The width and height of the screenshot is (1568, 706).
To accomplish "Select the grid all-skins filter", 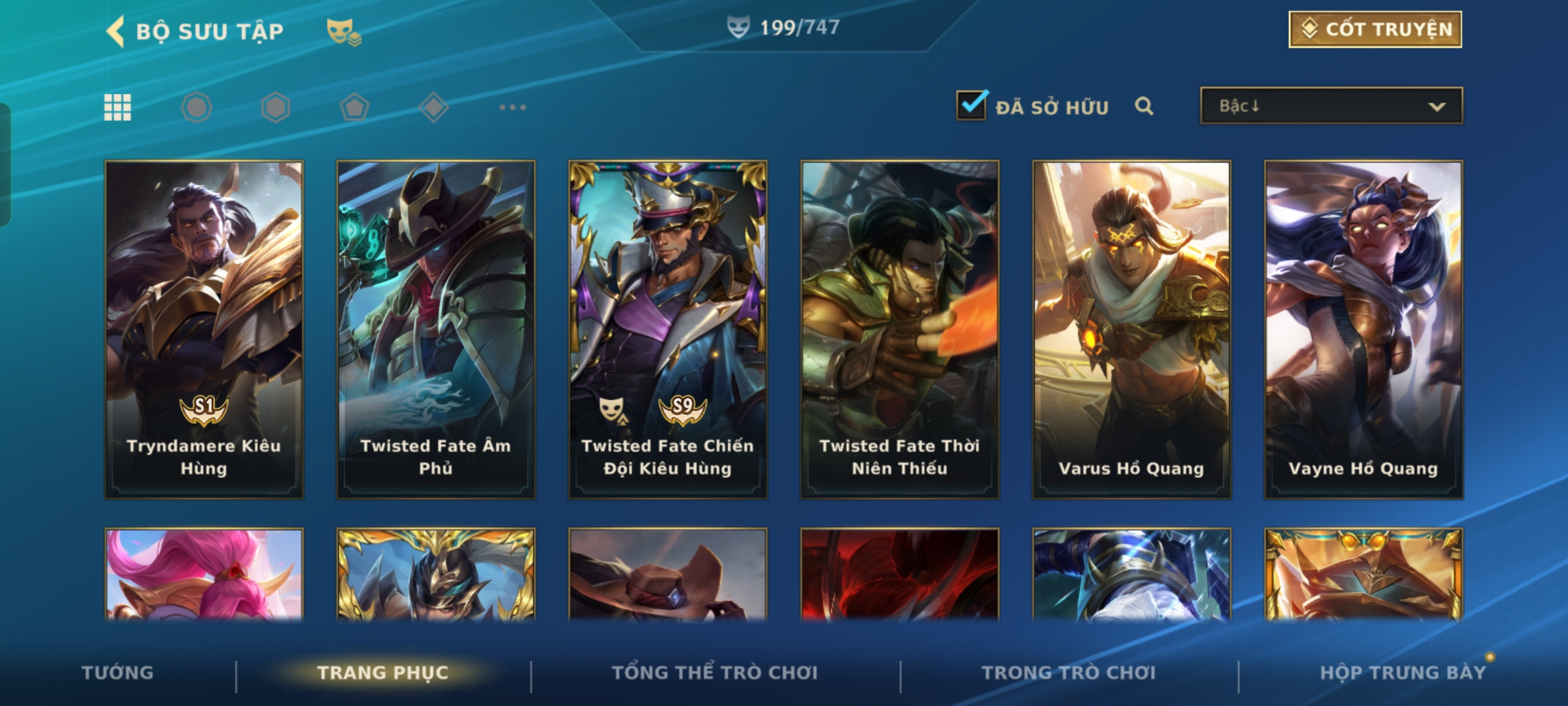I will (x=118, y=107).
